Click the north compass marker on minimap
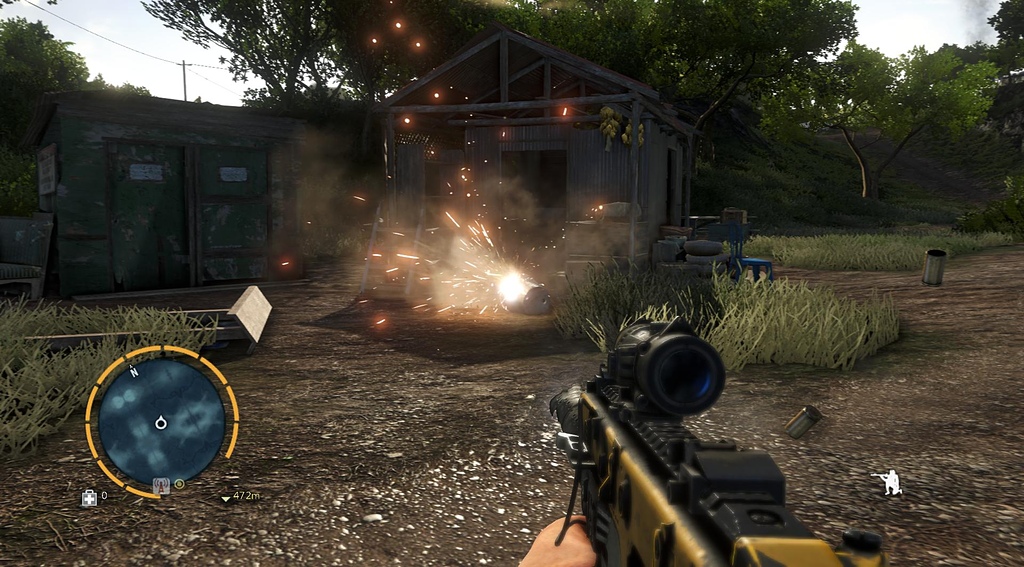The width and height of the screenshot is (1024, 567). (133, 371)
